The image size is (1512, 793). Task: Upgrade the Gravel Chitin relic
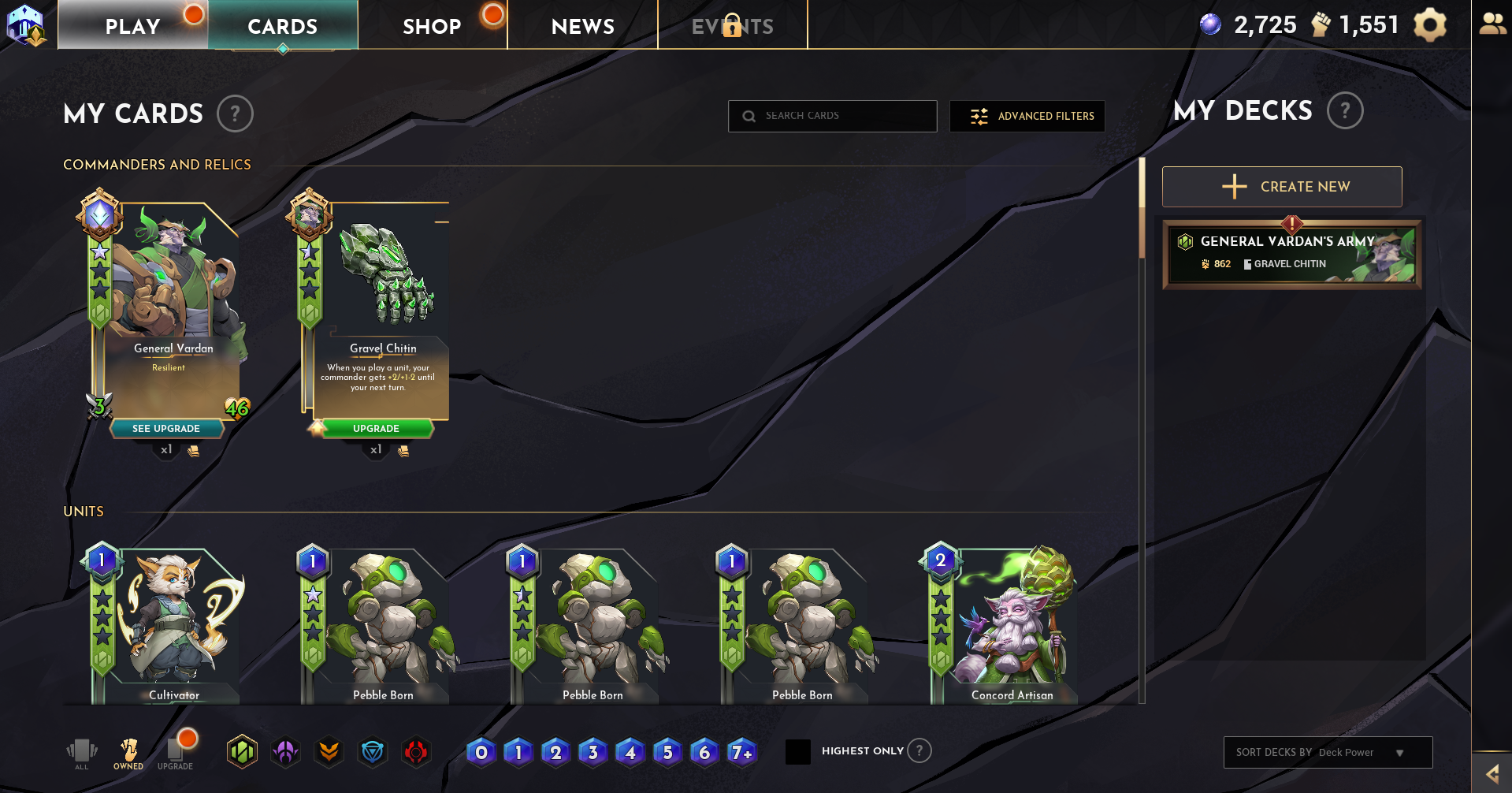(x=376, y=429)
